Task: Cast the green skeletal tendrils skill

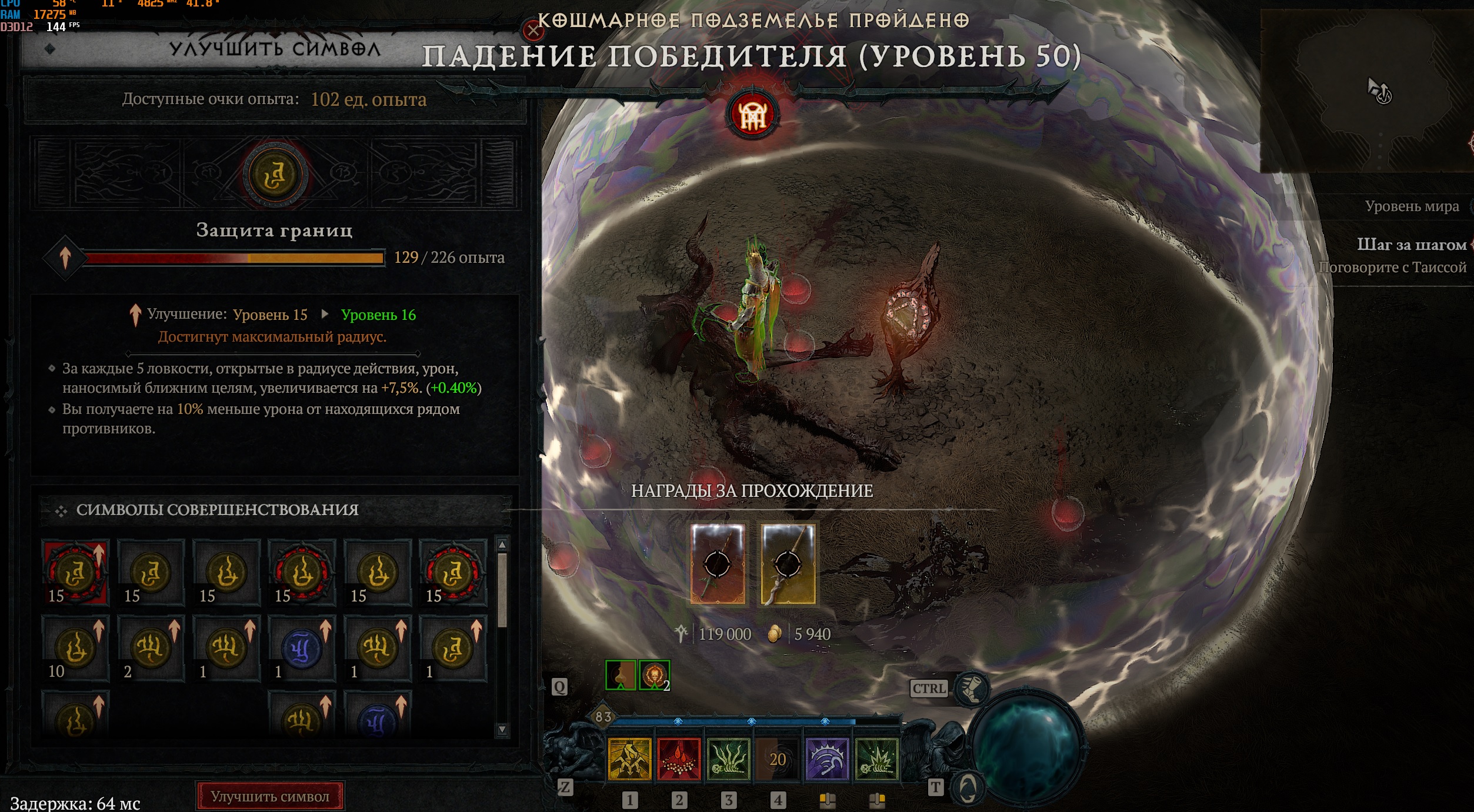Action: [728, 759]
